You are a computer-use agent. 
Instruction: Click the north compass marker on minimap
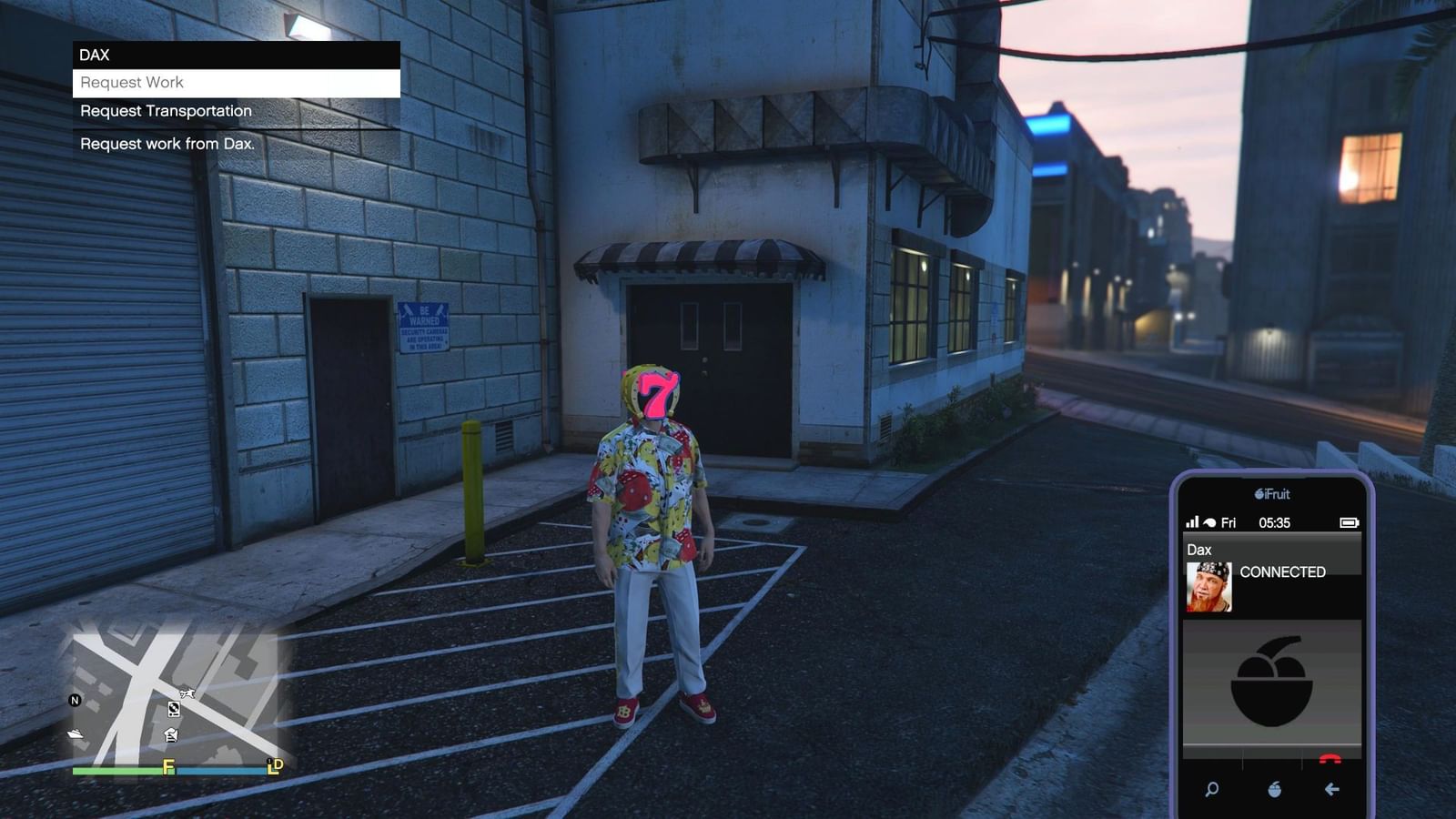click(76, 700)
